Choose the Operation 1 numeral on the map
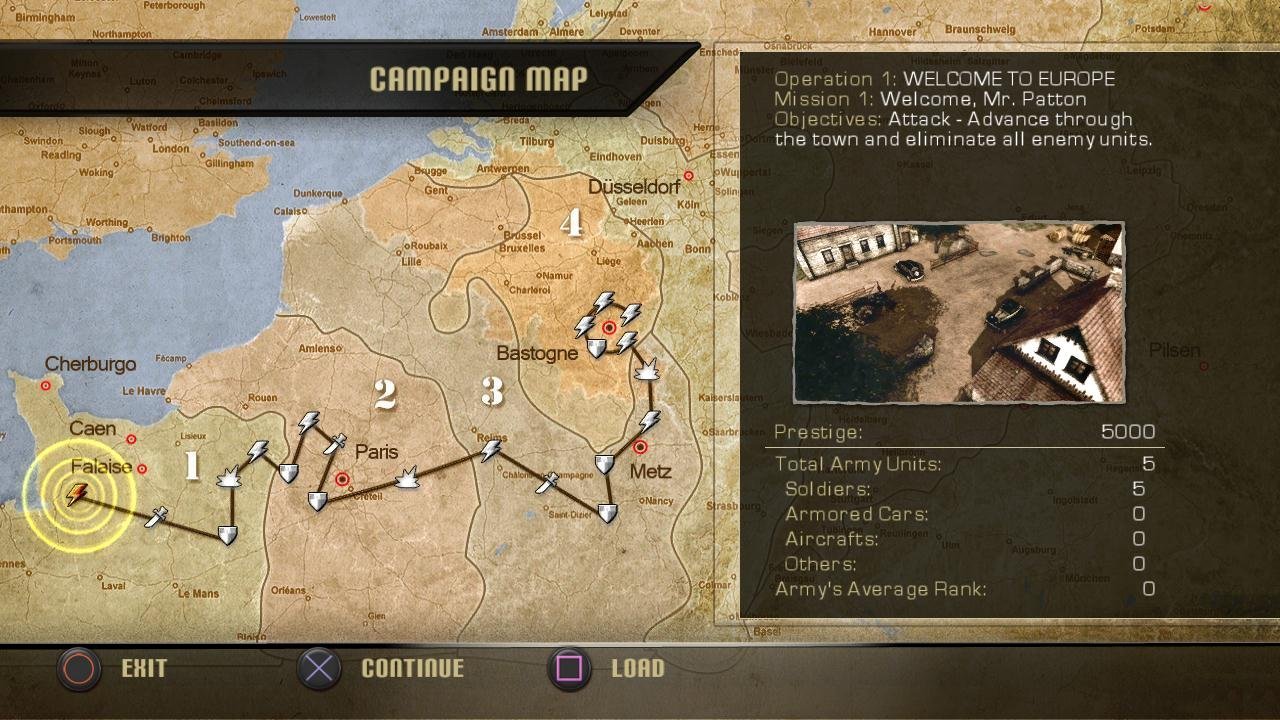Screen dimensions: 1280x720 [x=192, y=464]
